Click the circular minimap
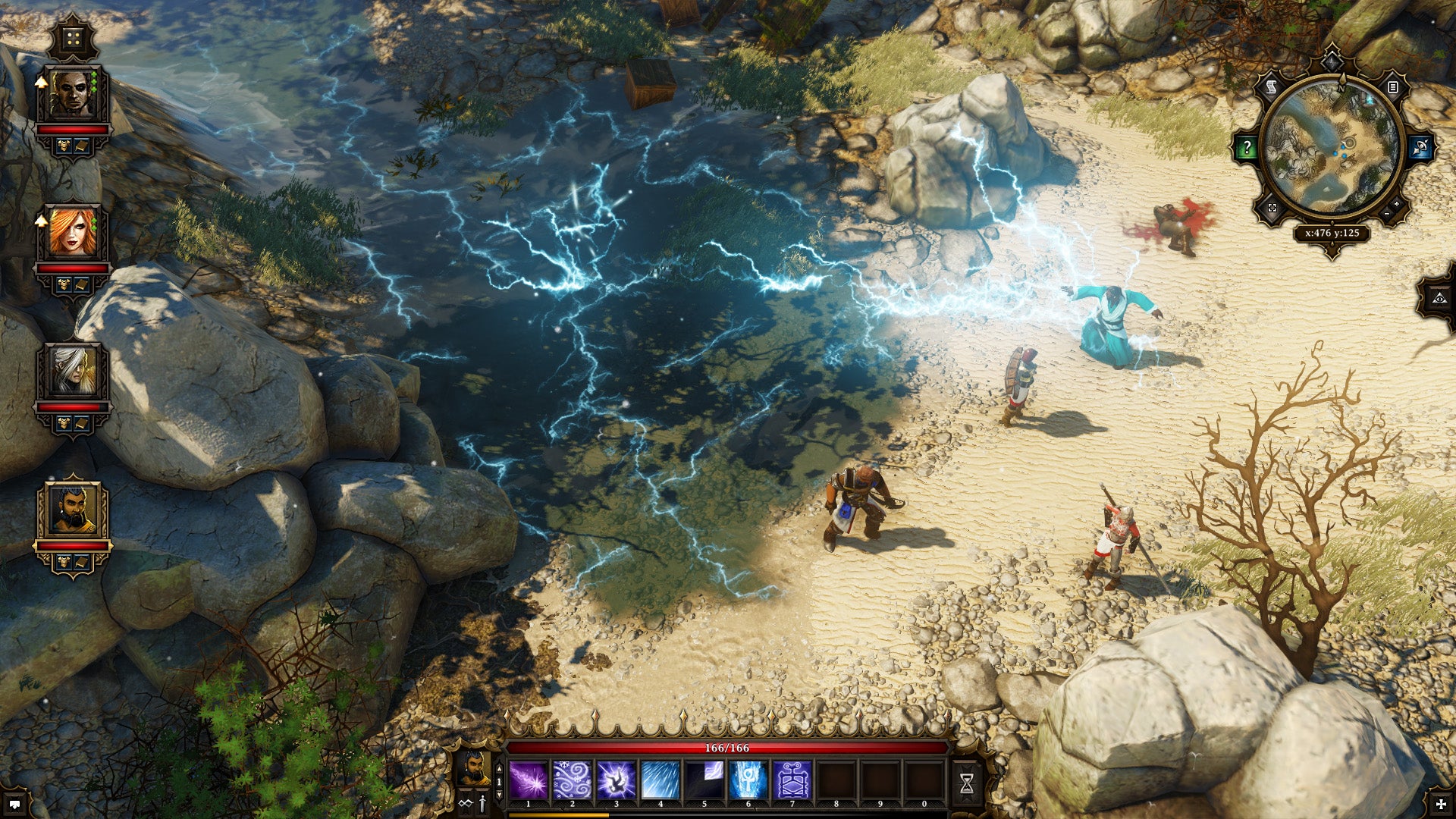This screenshot has height=819, width=1456. [1332, 146]
